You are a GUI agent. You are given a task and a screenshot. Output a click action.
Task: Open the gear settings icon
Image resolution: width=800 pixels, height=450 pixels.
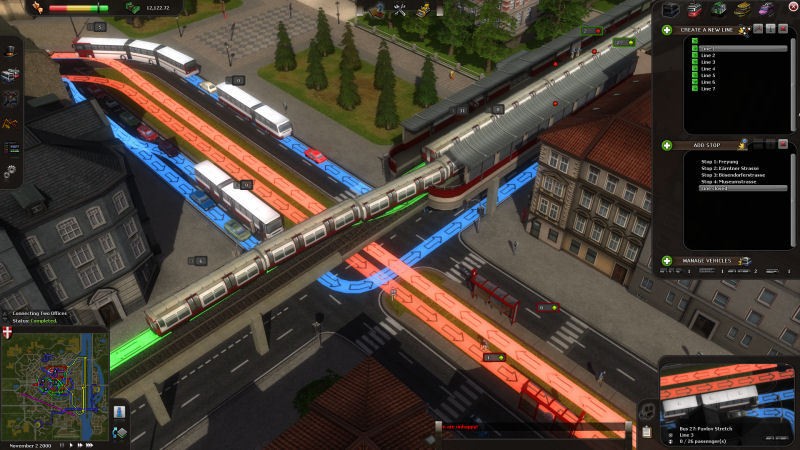(10, 172)
